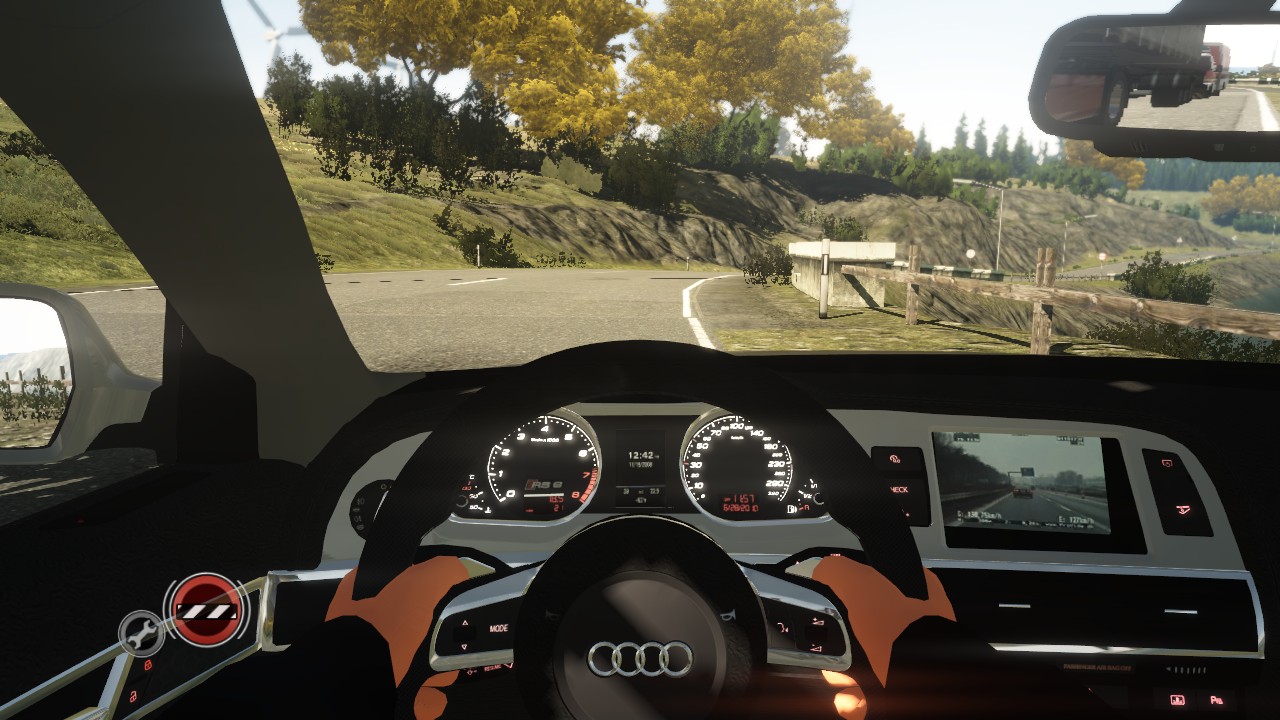Click the grey wrench repair icon
This screenshot has width=1280, height=720.
tap(141, 632)
